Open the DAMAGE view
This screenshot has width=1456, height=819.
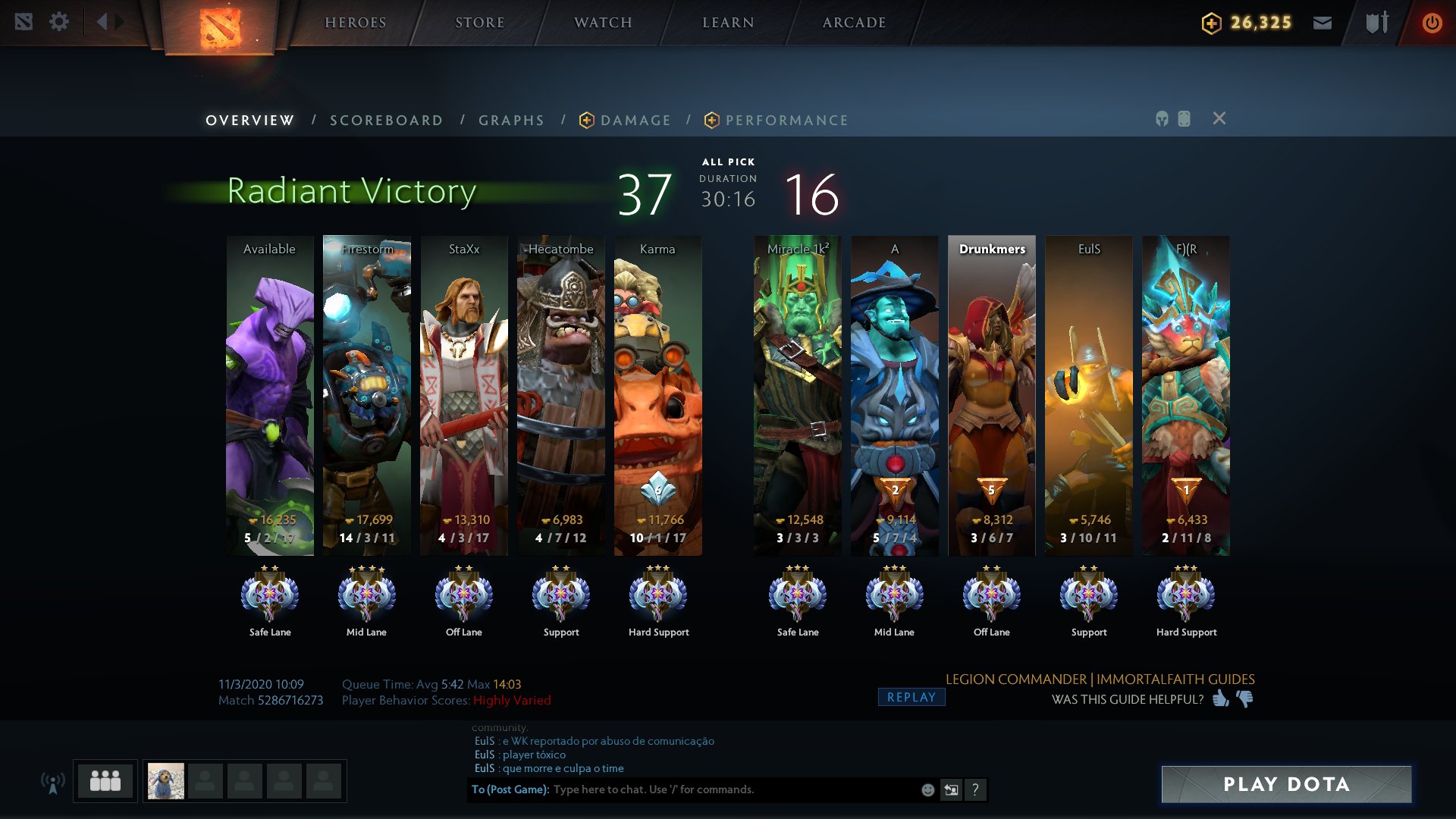(635, 120)
